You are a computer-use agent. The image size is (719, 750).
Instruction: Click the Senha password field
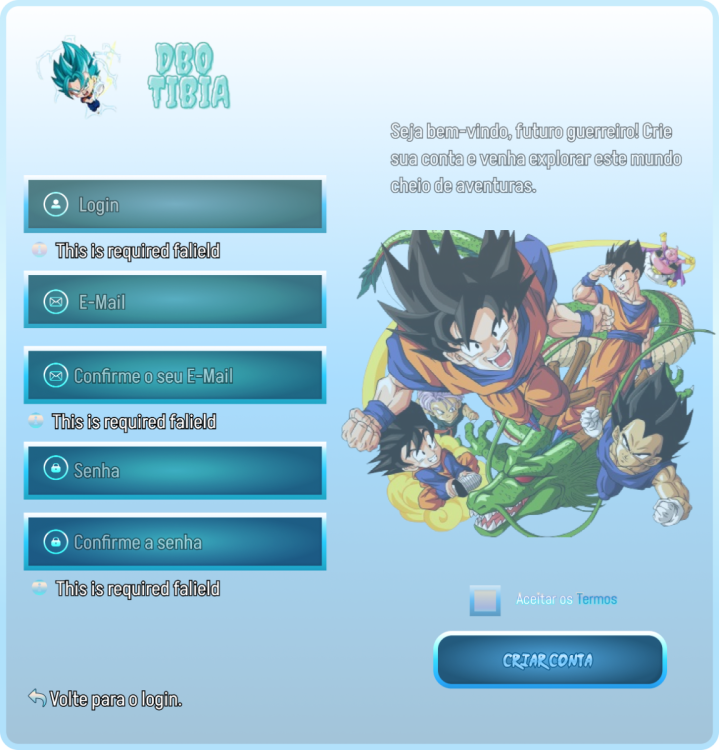tap(175, 470)
